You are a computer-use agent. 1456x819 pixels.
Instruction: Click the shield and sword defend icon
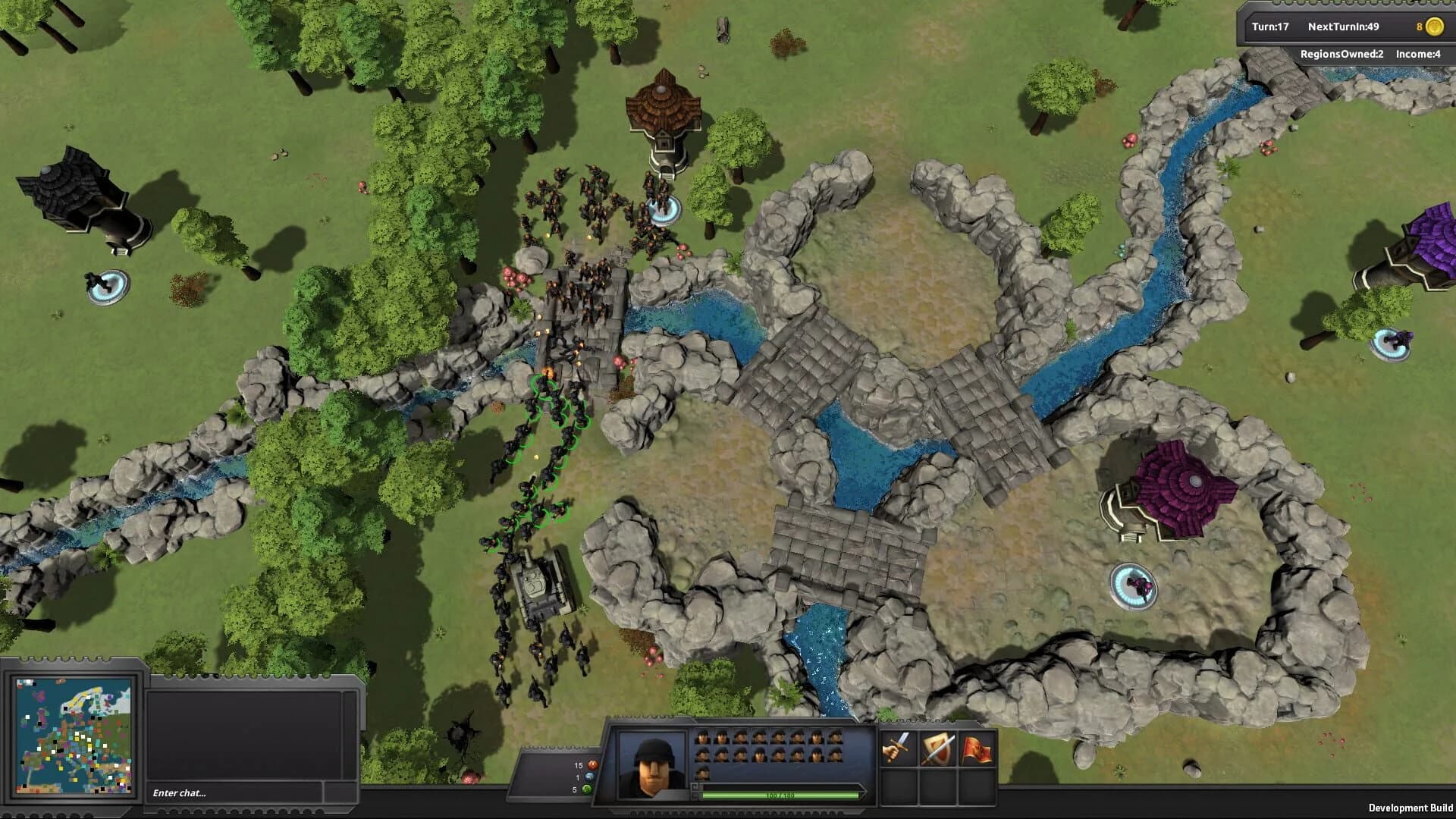tap(938, 748)
